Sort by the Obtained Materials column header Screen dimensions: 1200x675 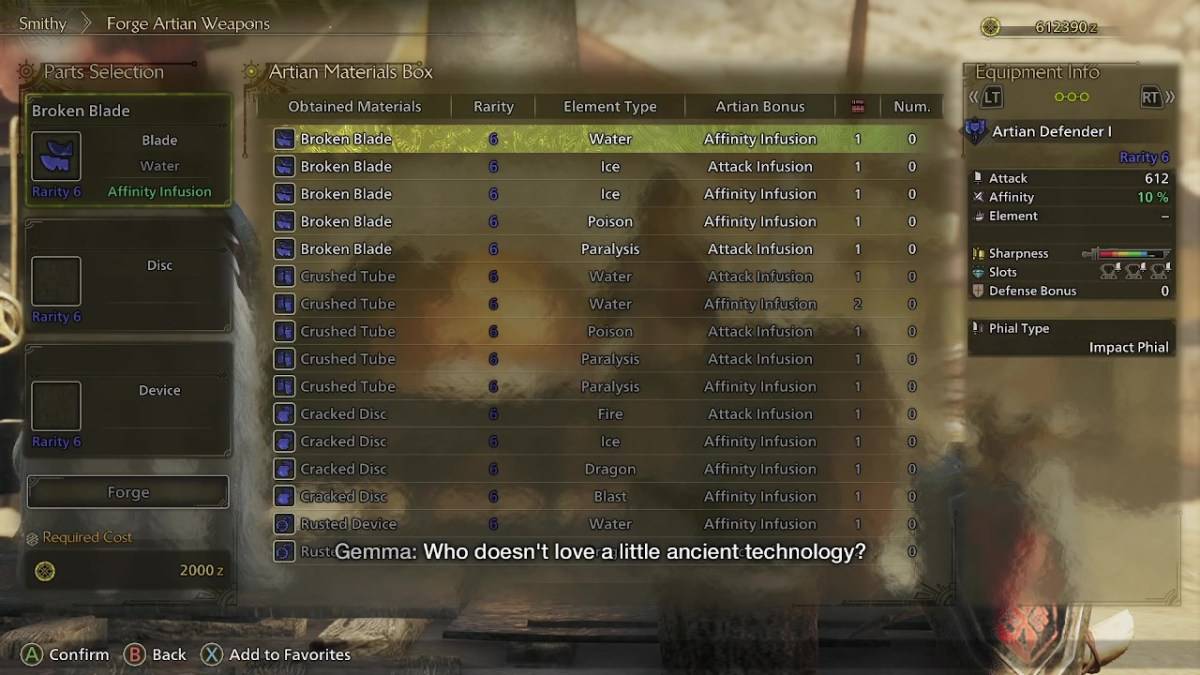[x=355, y=106]
